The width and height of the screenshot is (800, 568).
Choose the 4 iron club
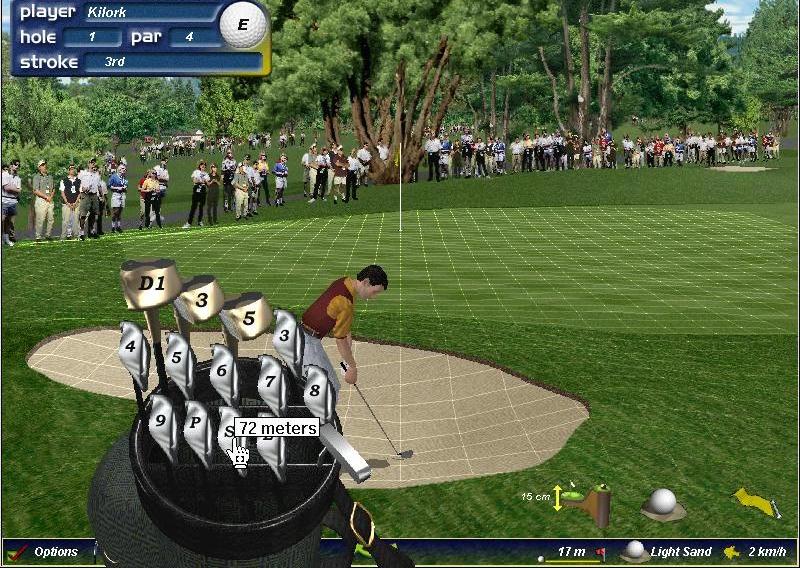pyautogui.click(x=131, y=350)
